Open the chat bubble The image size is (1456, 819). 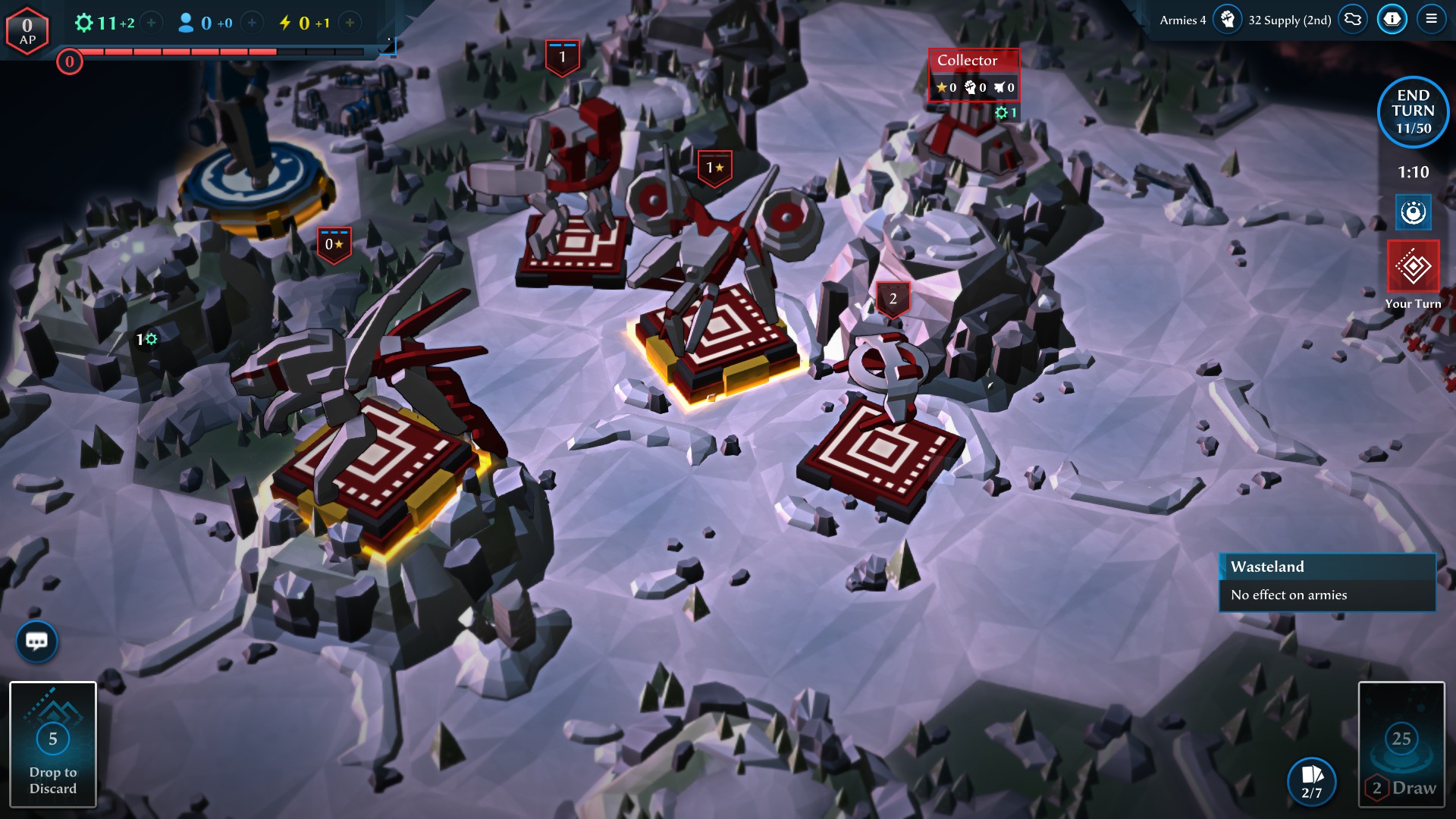[37, 642]
